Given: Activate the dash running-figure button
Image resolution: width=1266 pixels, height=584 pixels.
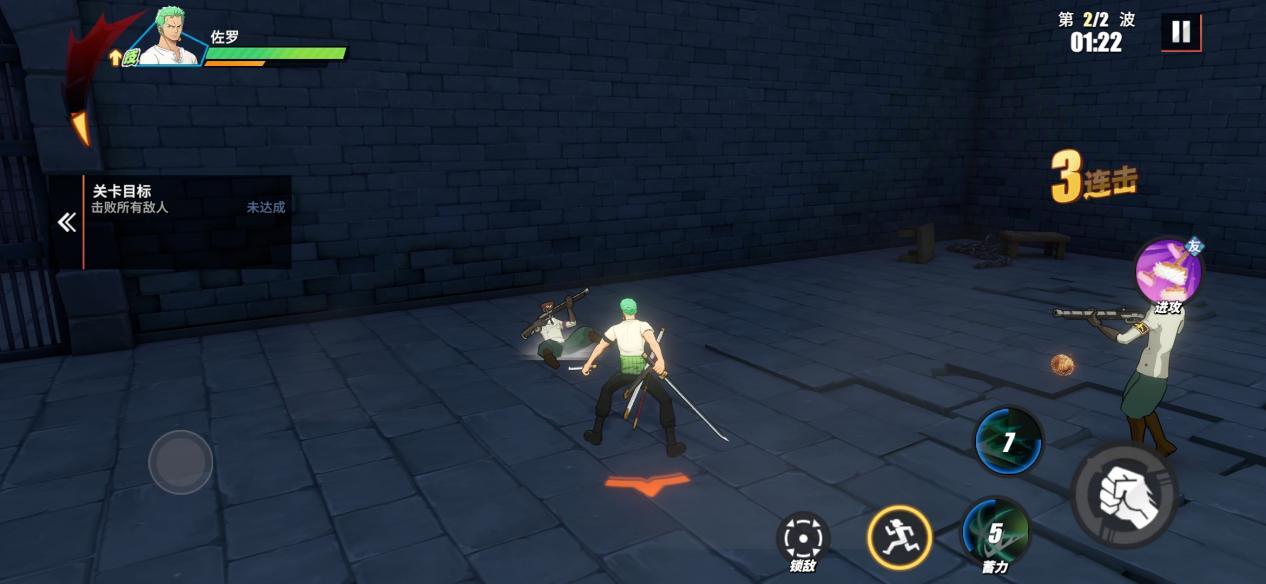Looking at the screenshot, I should click(x=899, y=537).
